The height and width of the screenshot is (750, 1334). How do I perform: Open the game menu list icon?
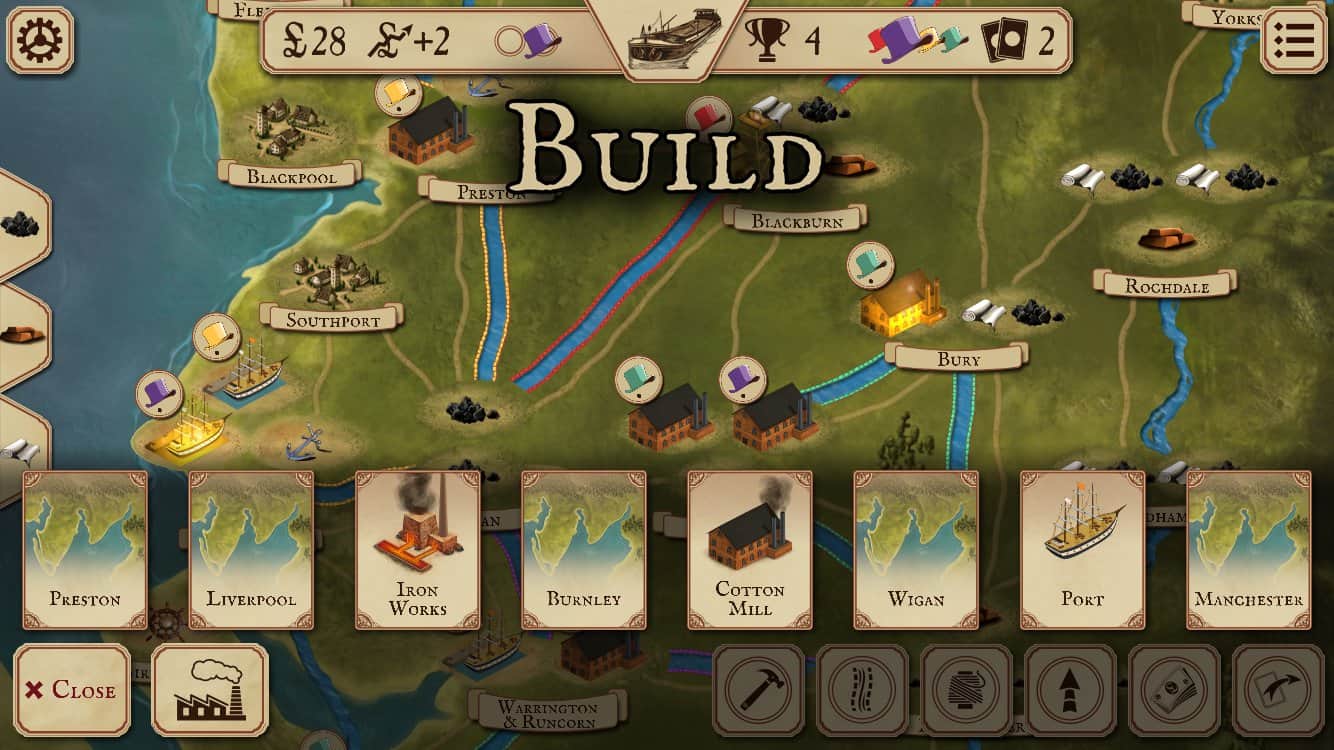[1296, 38]
